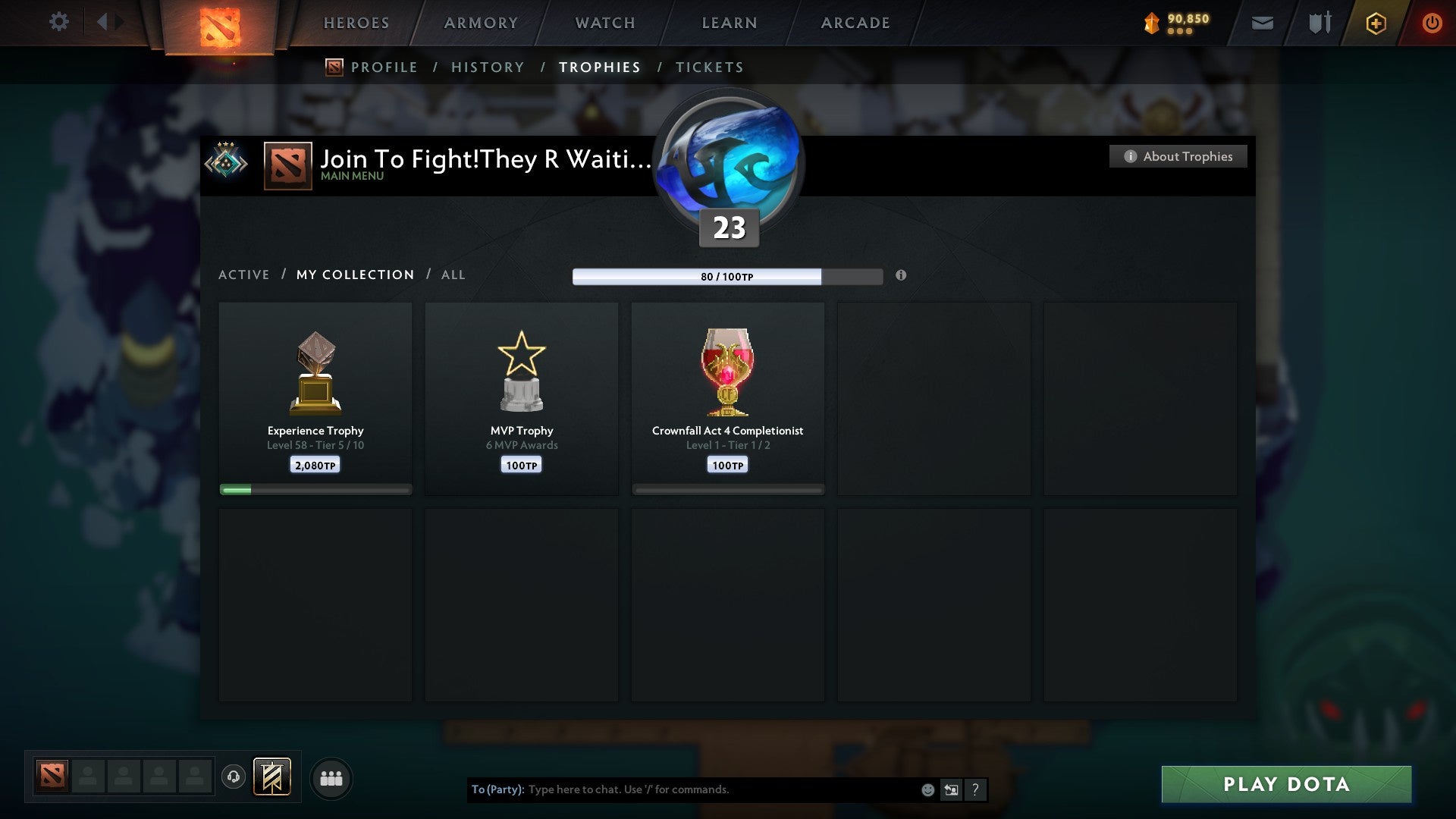1456x819 pixels.
Task: Open the mail notifications icon
Action: [x=1263, y=23]
